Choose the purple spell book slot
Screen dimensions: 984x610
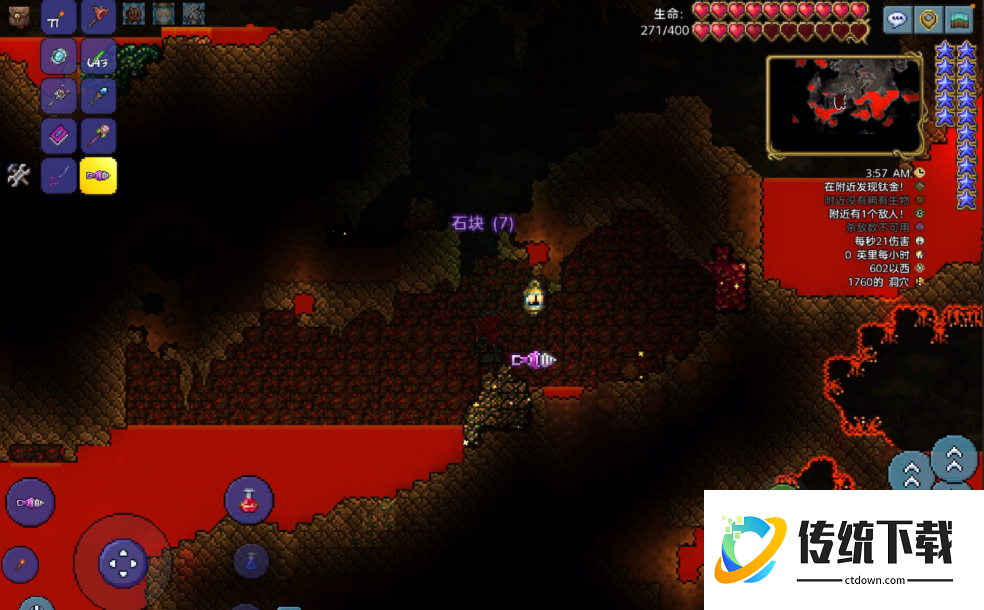pos(58,136)
